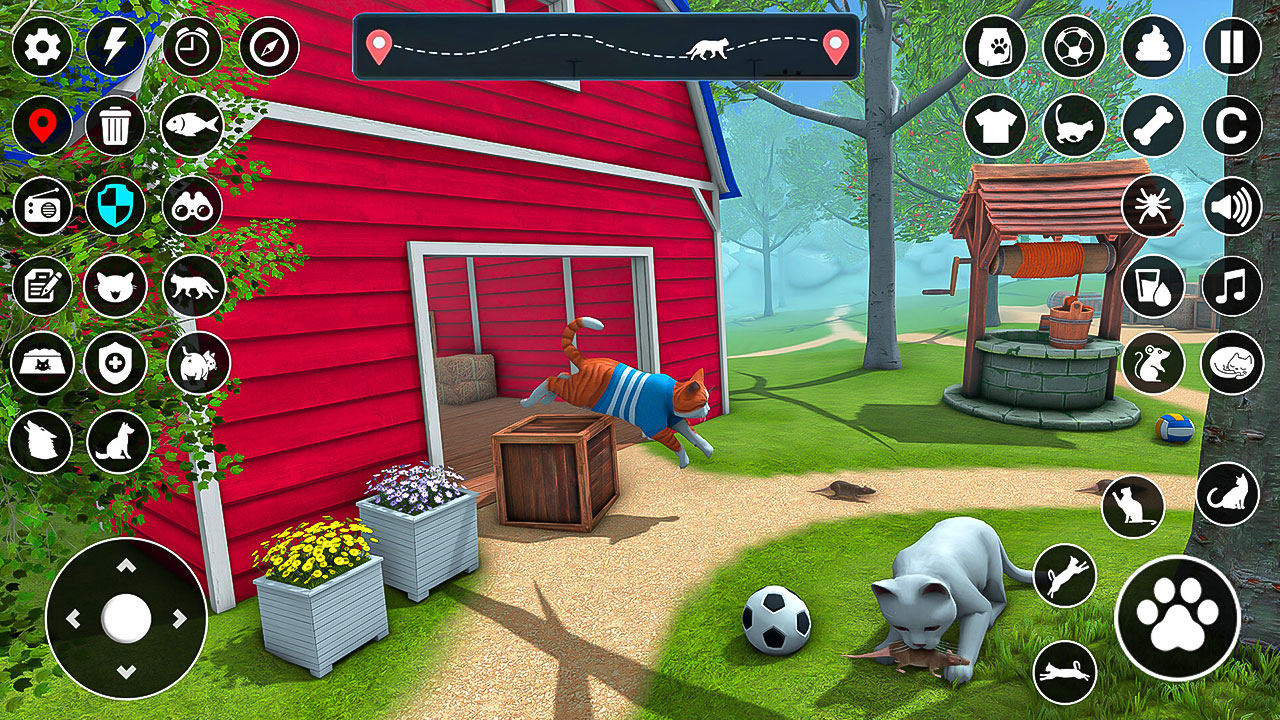Tap the cat jump action button
Screen dimensions: 1280x720
tap(1066, 572)
